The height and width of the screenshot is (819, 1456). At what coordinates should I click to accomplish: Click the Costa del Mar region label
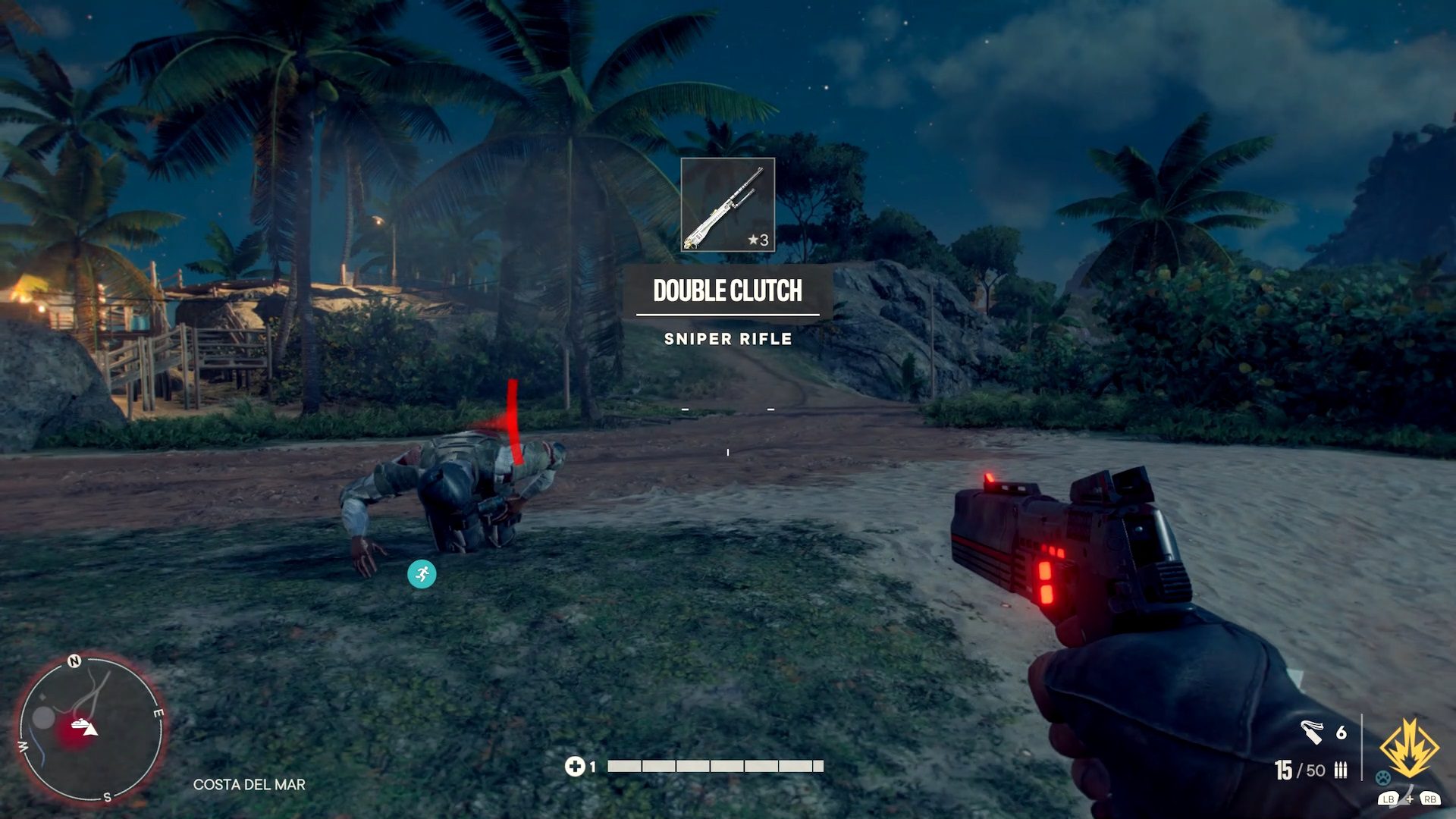pyautogui.click(x=250, y=786)
